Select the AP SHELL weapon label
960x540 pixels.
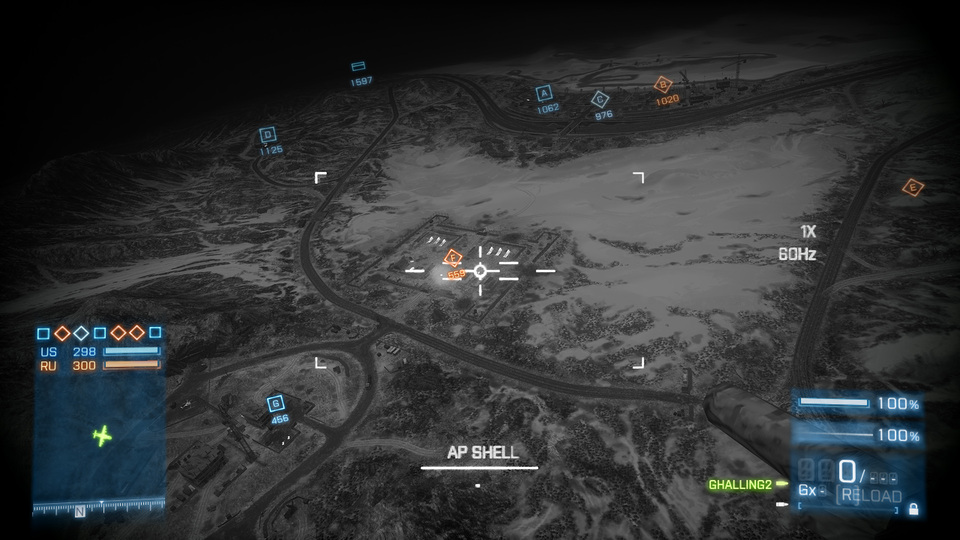click(x=482, y=453)
